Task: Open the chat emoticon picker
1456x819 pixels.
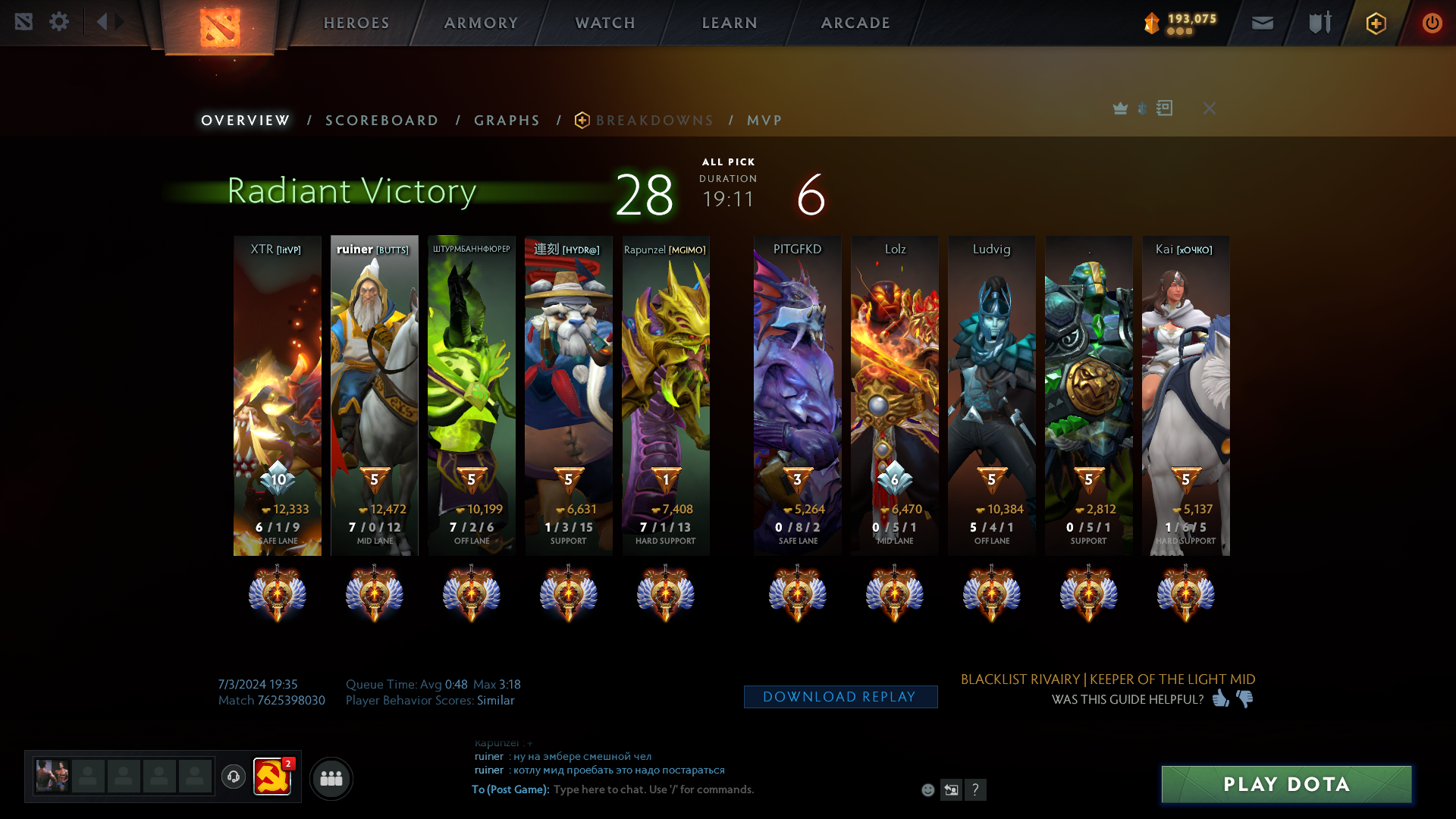Action: (x=927, y=790)
